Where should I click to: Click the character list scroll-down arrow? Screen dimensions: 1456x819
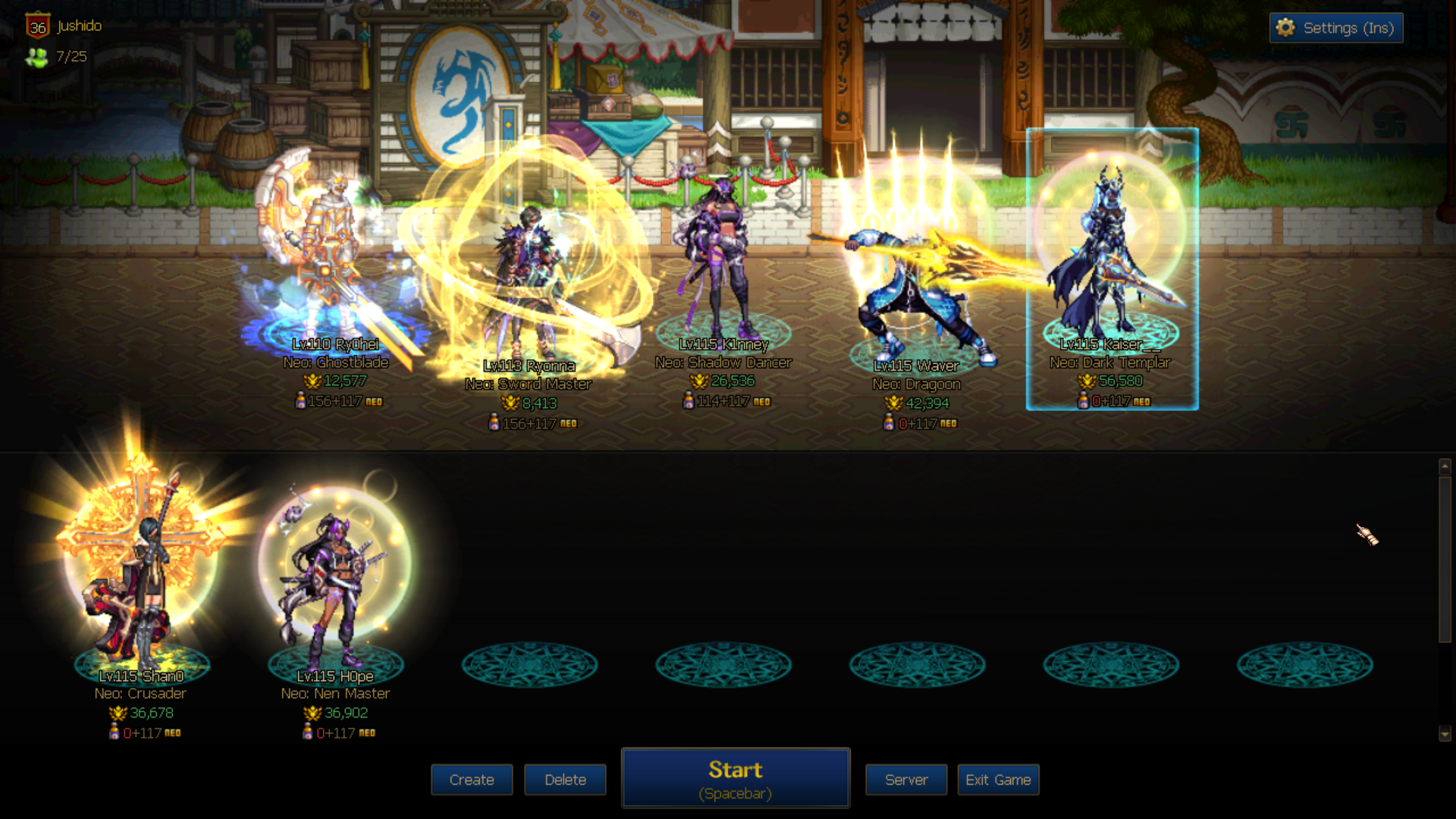pos(1445,733)
